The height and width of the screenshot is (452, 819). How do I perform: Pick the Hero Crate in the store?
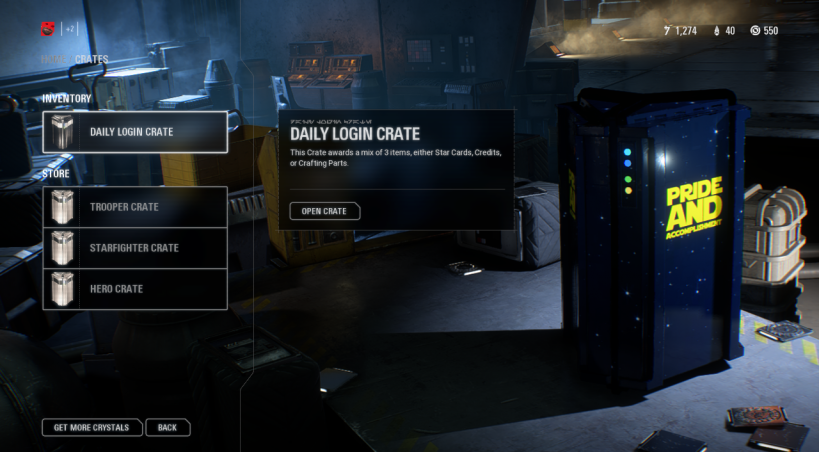click(135, 289)
